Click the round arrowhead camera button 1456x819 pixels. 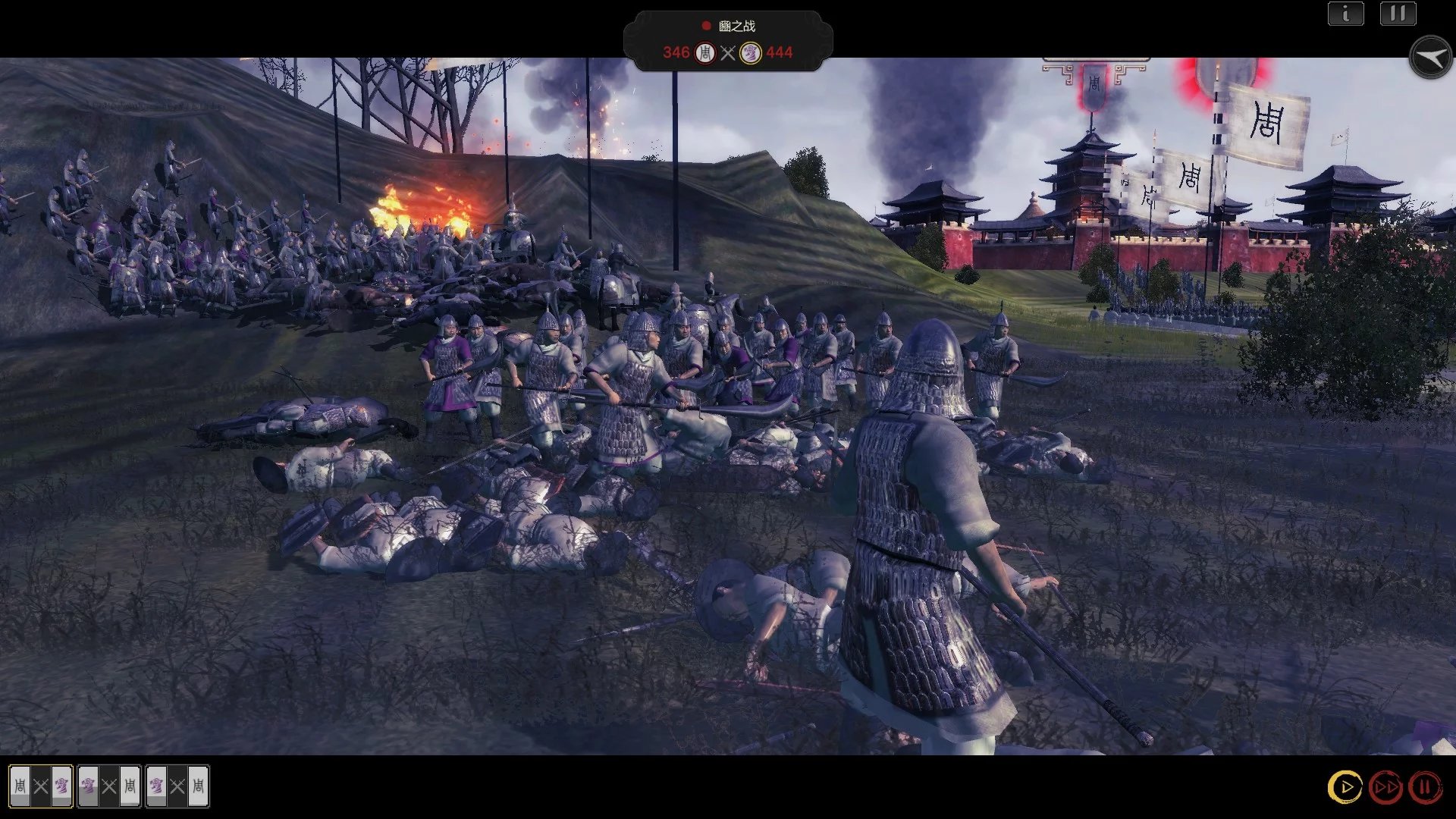point(1430,58)
